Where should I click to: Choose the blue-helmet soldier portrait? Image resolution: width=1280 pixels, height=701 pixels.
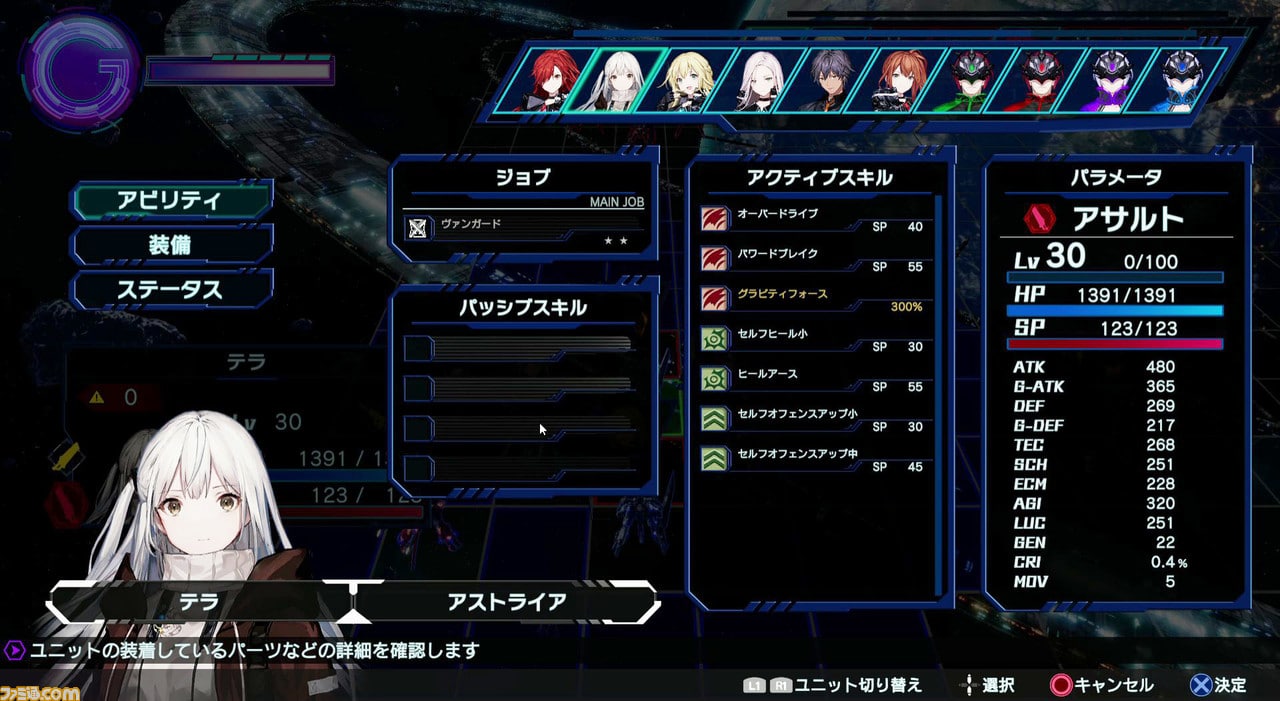click(1186, 80)
